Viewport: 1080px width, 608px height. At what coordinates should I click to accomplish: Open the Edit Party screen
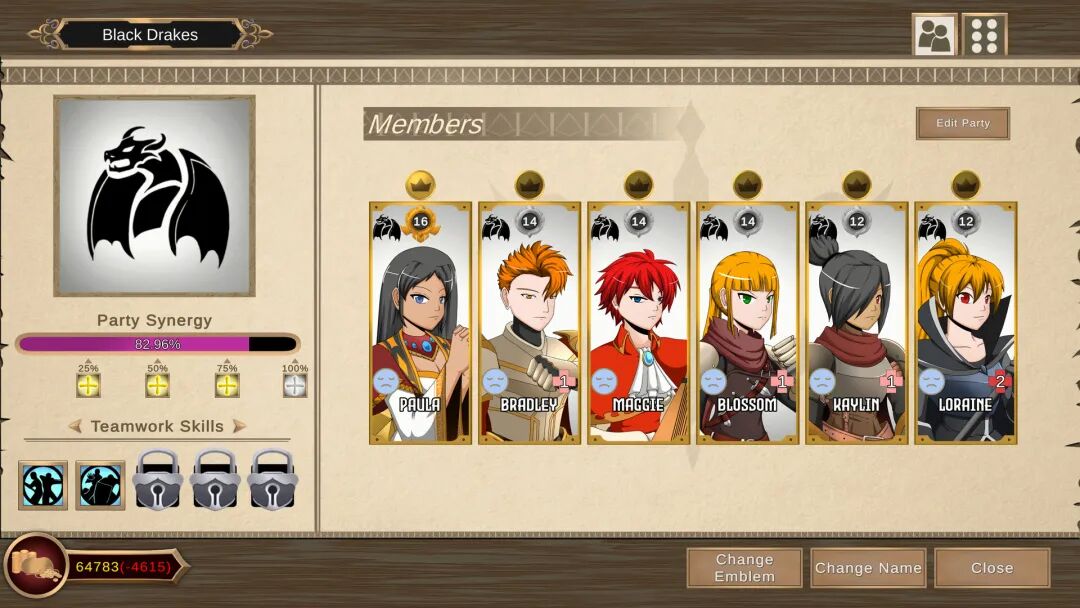click(x=962, y=123)
